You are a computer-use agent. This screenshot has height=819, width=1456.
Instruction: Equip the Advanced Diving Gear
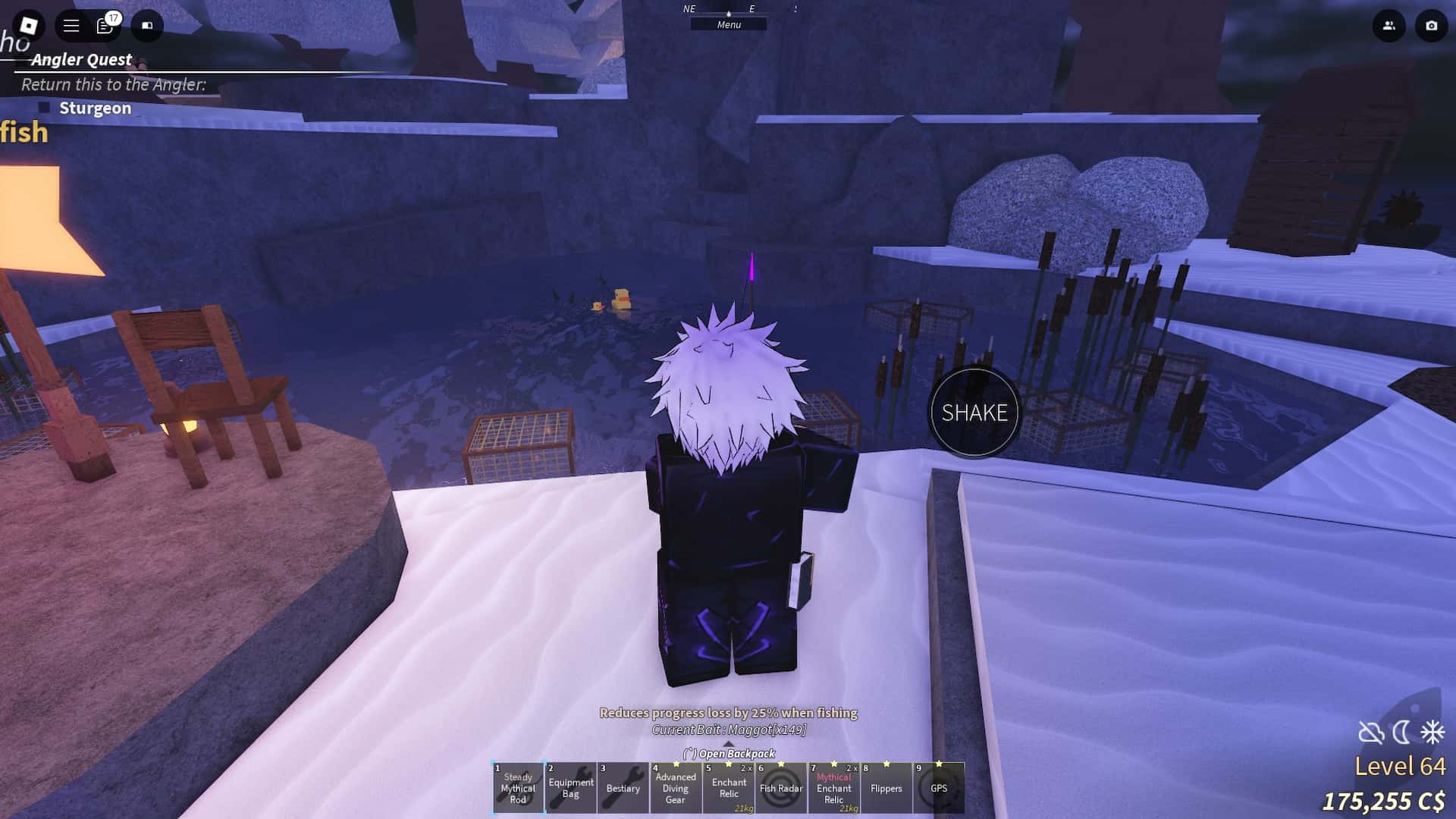tap(676, 789)
